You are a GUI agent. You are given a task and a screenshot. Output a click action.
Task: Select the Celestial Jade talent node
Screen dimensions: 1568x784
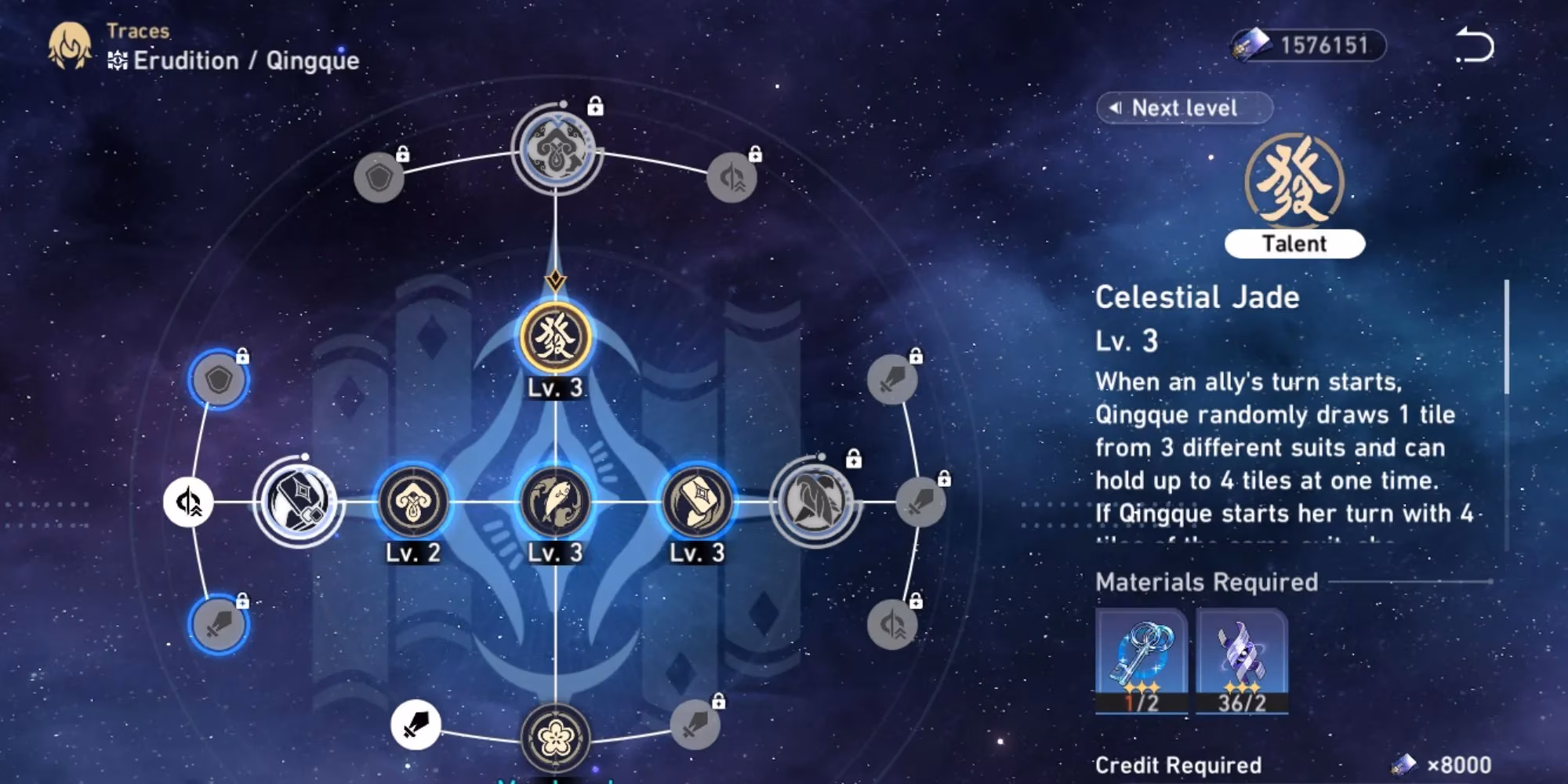tap(555, 338)
